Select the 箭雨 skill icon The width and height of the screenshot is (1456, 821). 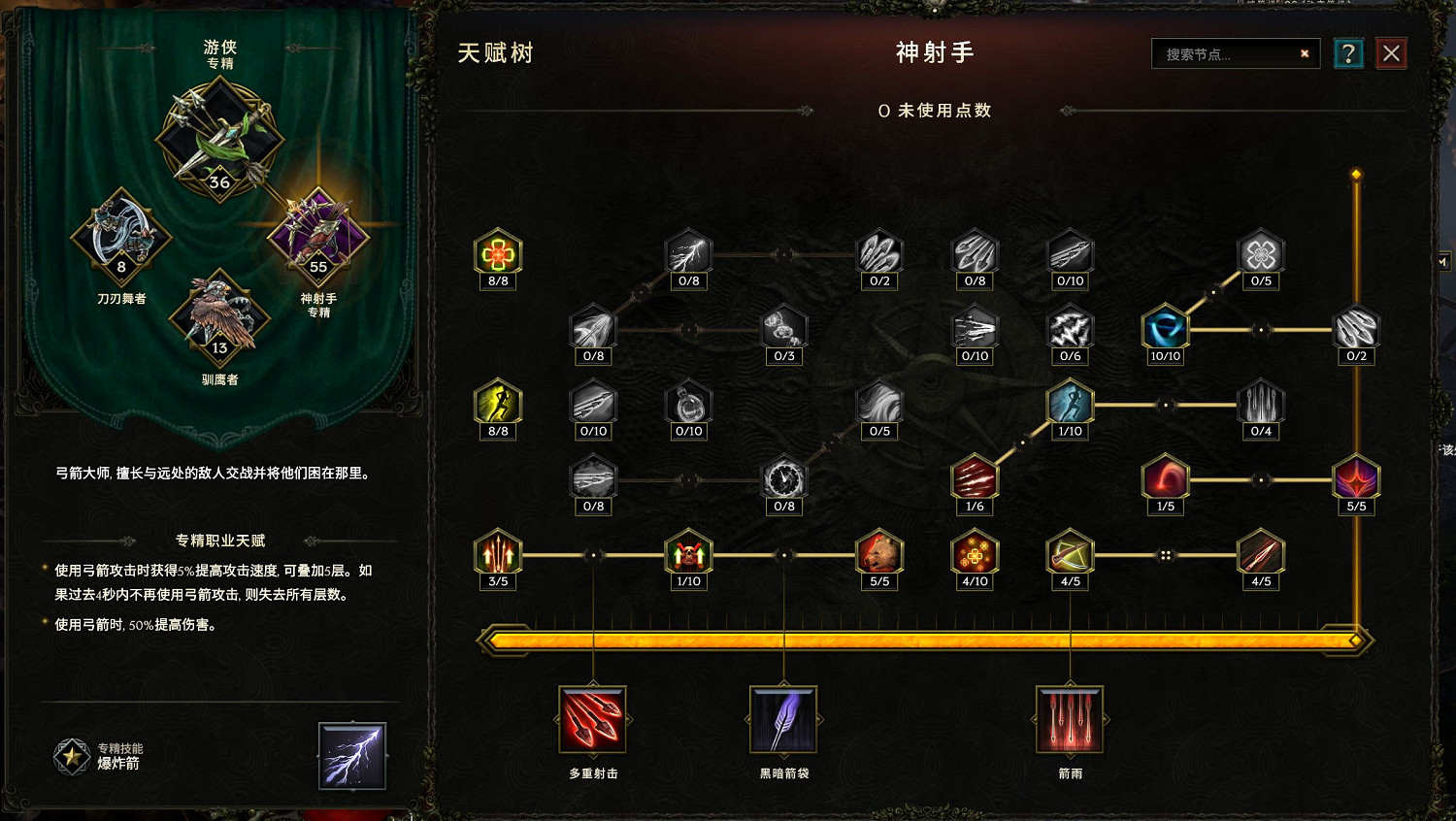click(1068, 720)
